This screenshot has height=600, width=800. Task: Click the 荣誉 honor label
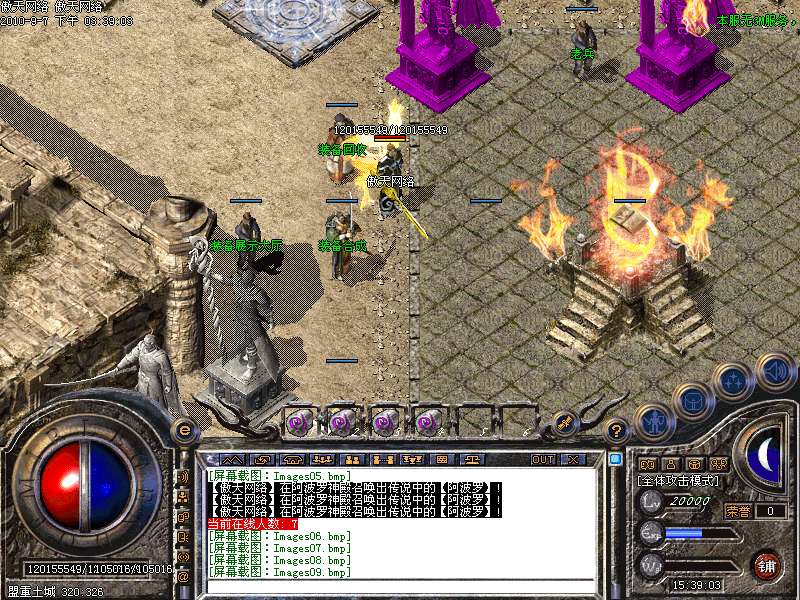coord(737,511)
